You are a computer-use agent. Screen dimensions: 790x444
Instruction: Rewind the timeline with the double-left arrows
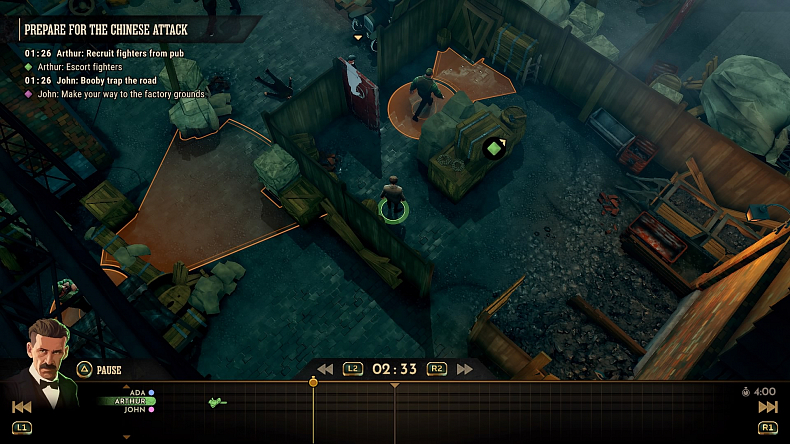point(325,369)
